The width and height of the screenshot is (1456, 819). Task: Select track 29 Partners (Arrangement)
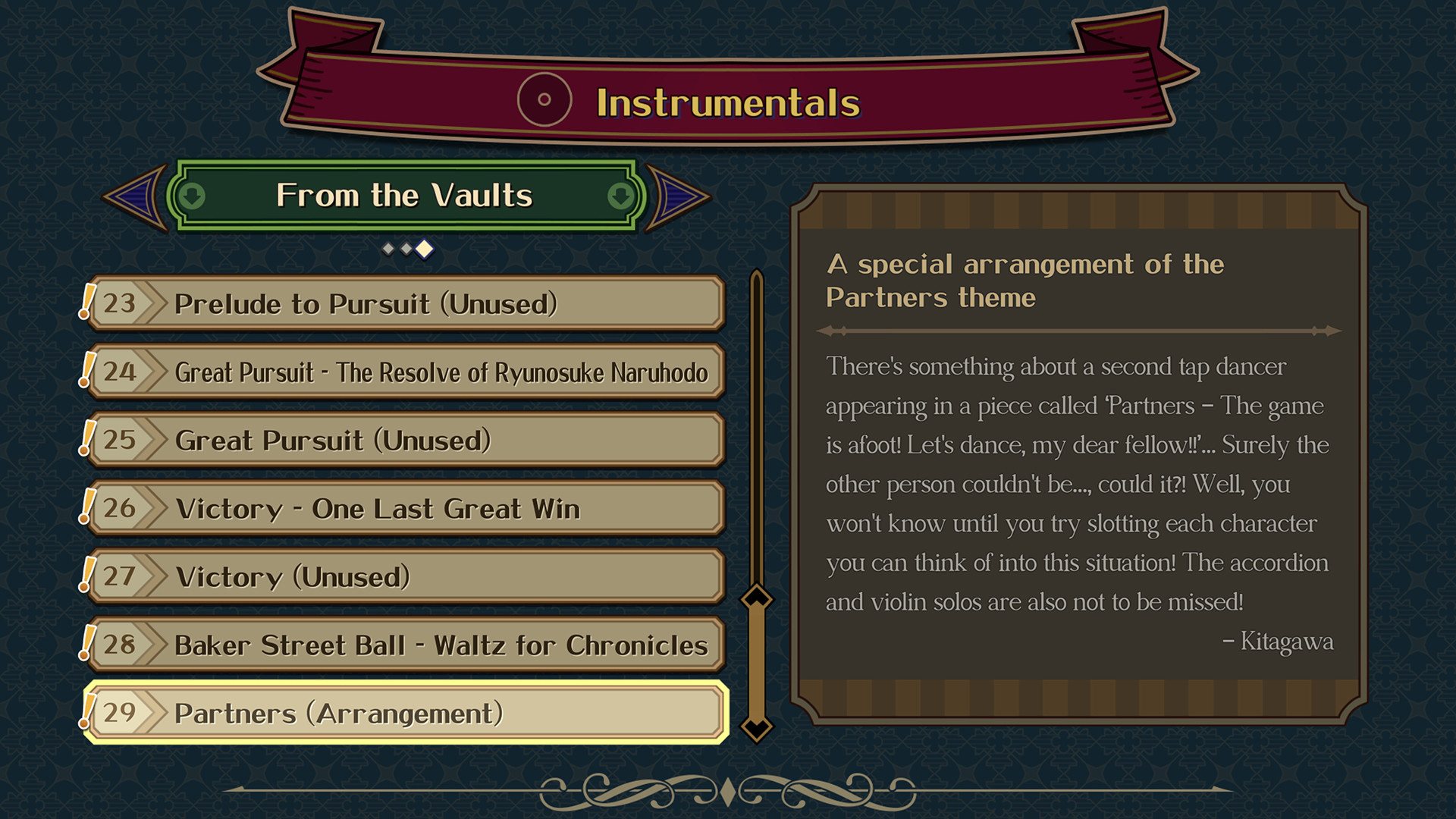click(x=409, y=713)
